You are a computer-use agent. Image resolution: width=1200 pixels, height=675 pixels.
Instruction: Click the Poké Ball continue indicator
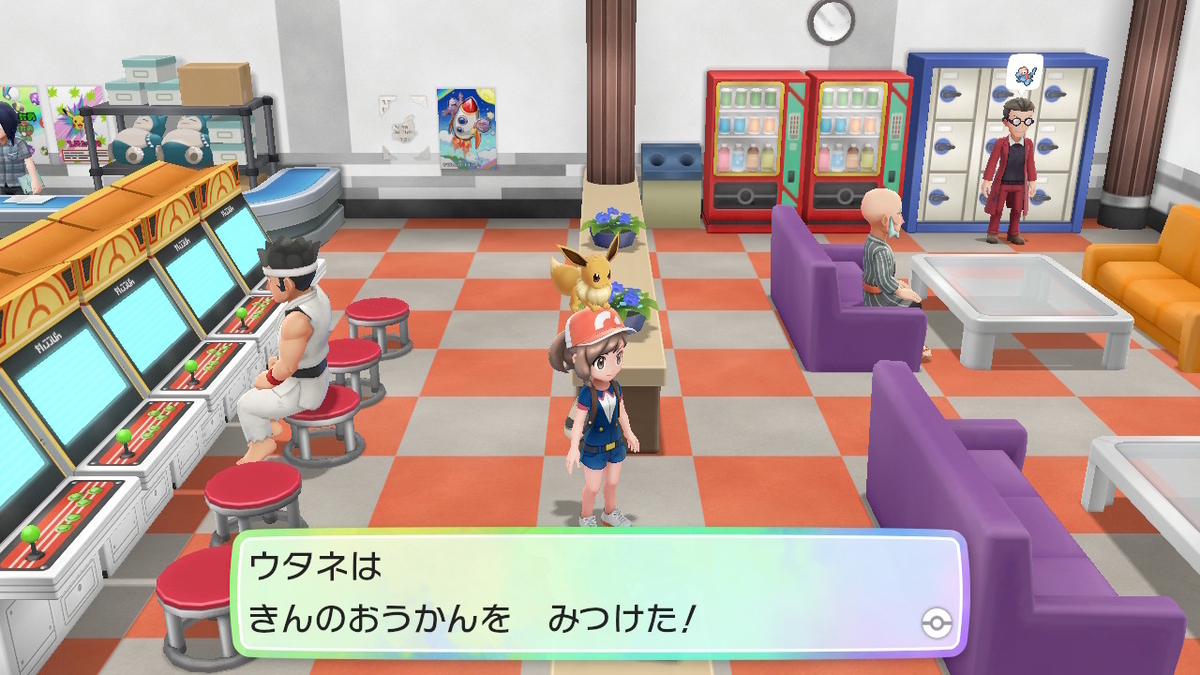pyautogui.click(x=936, y=624)
